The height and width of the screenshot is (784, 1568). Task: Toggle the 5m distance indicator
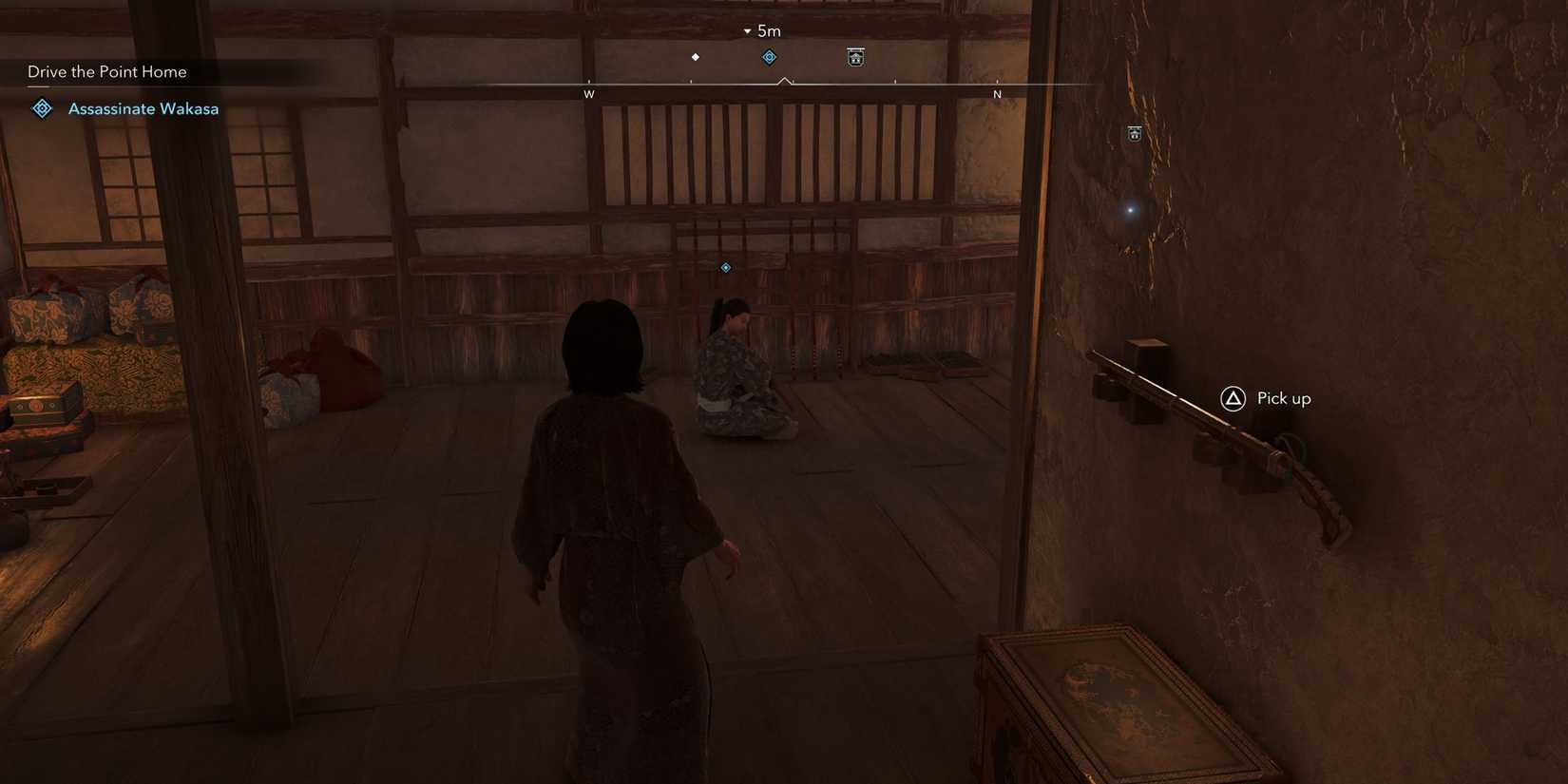(x=768, y=30)
